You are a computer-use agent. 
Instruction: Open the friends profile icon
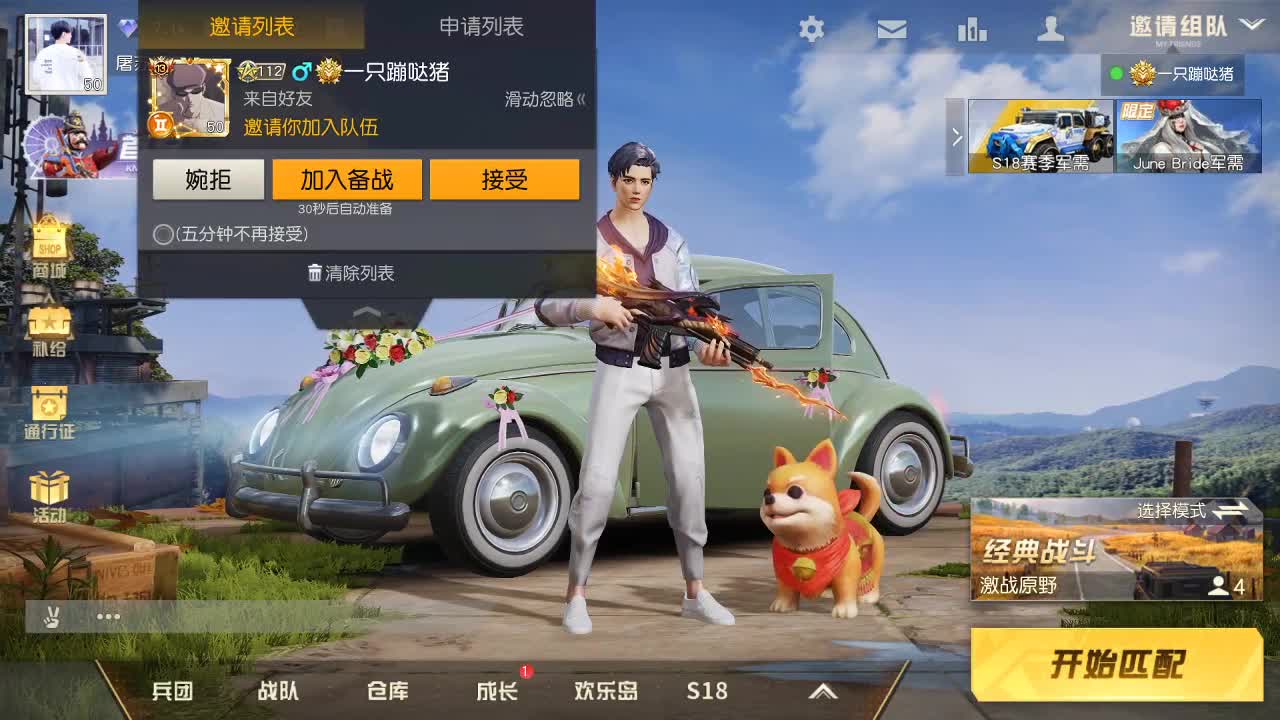click(x=1048, y=30)
